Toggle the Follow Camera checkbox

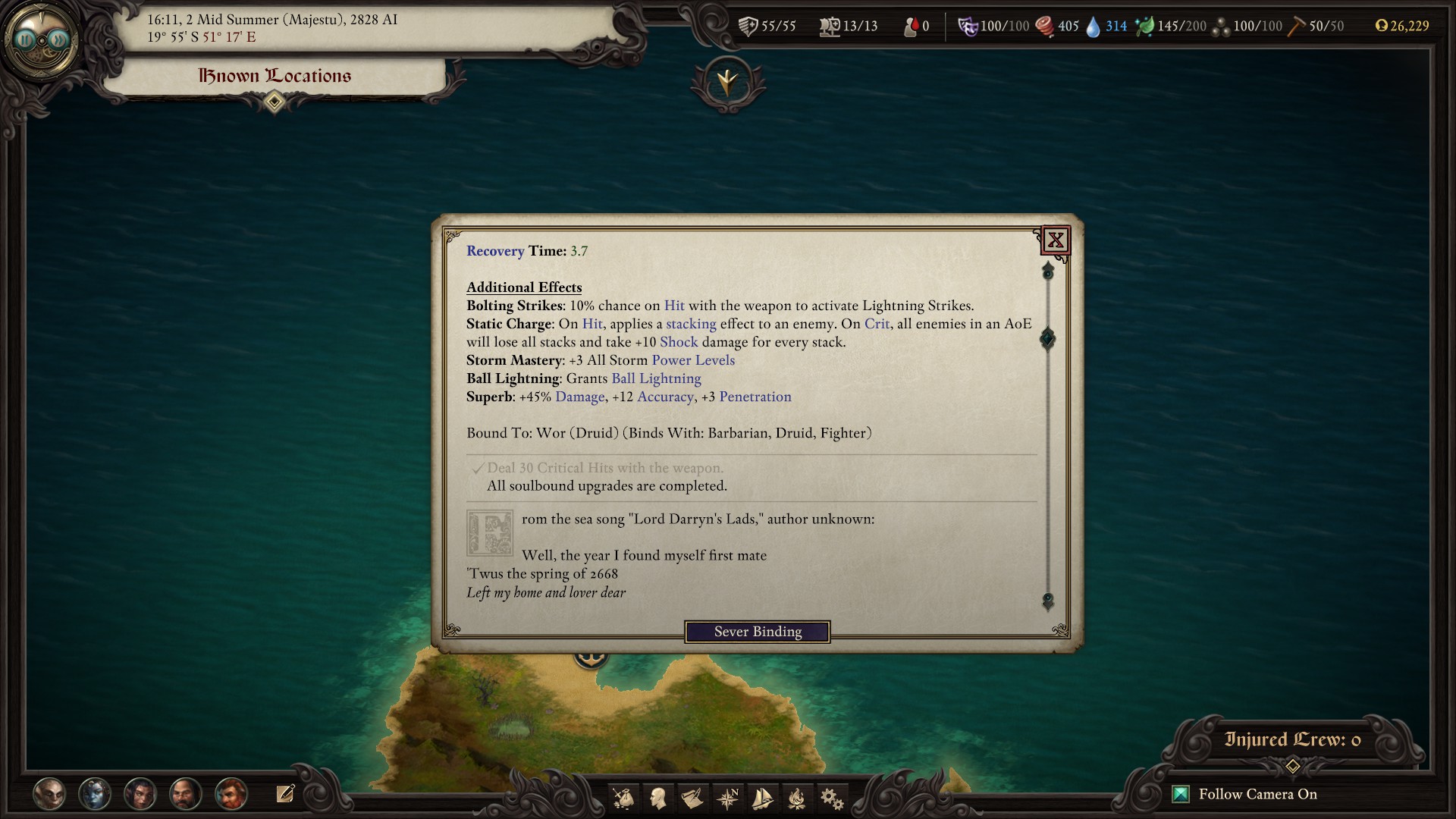point(1181,794)
